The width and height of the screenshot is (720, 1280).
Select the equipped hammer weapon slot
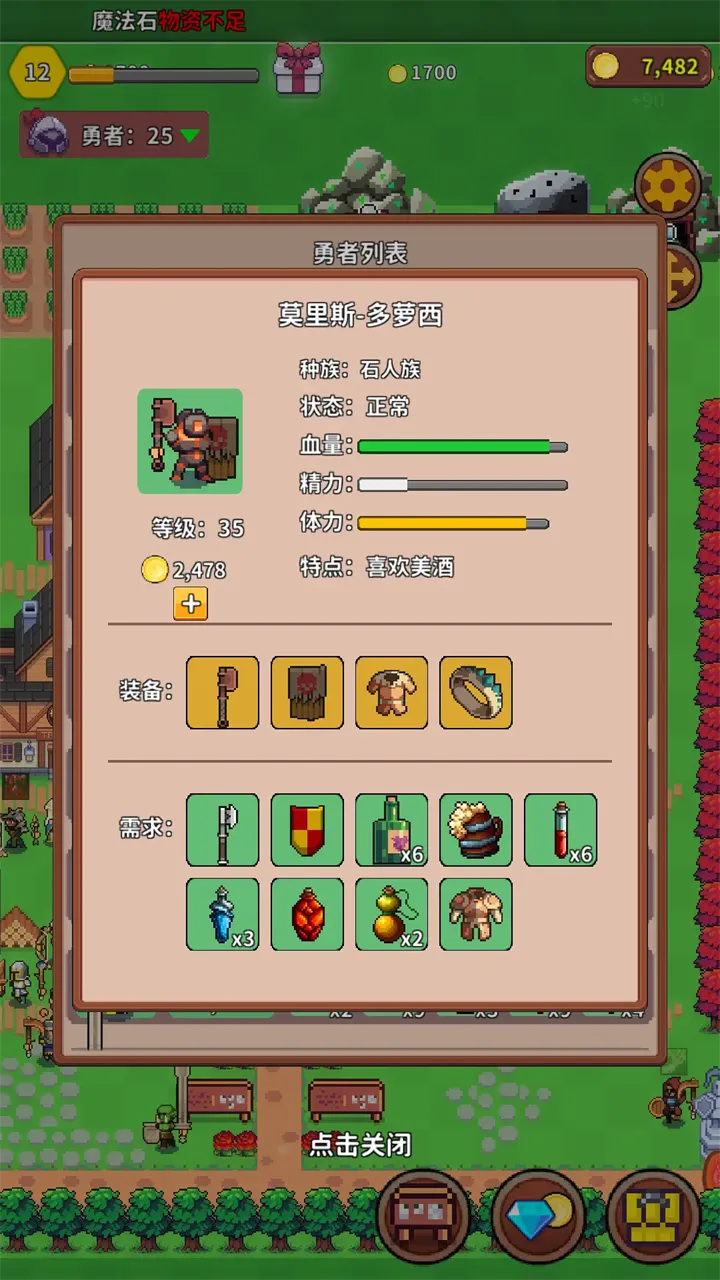[222, 692]
